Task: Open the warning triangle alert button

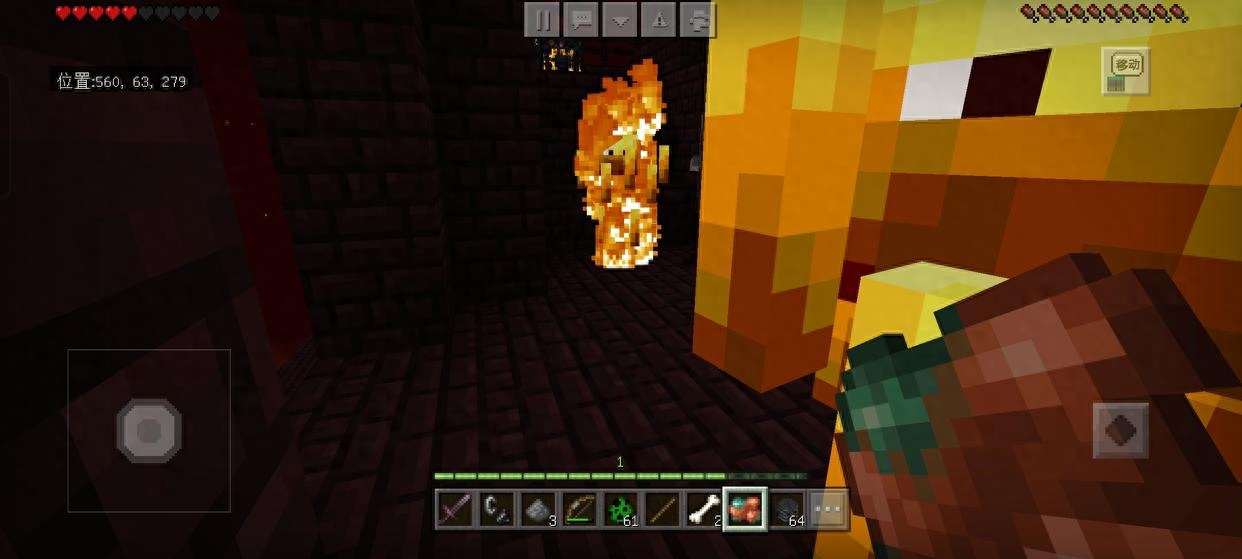Action: point(659,18)
